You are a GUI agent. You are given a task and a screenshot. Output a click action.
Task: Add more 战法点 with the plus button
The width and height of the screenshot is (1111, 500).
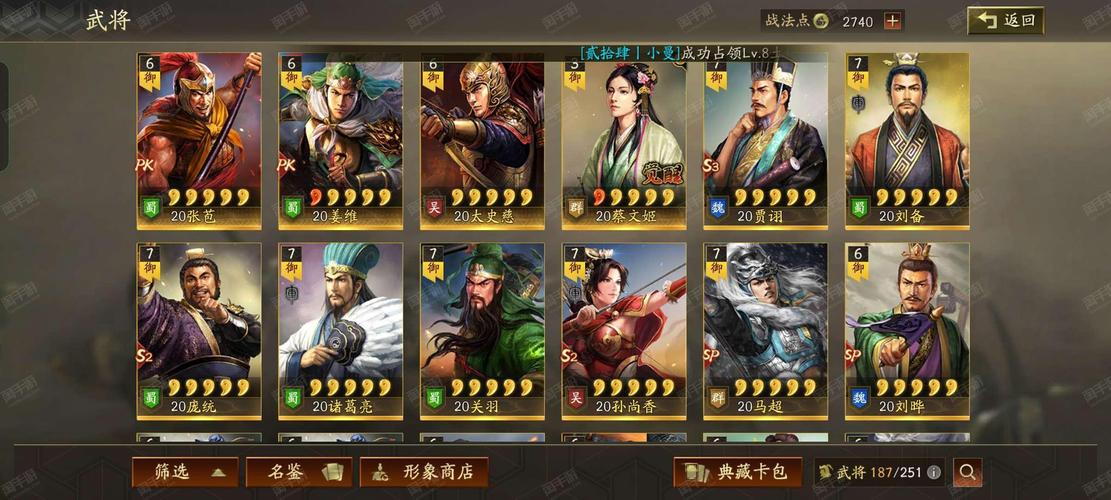pos(893,21)
